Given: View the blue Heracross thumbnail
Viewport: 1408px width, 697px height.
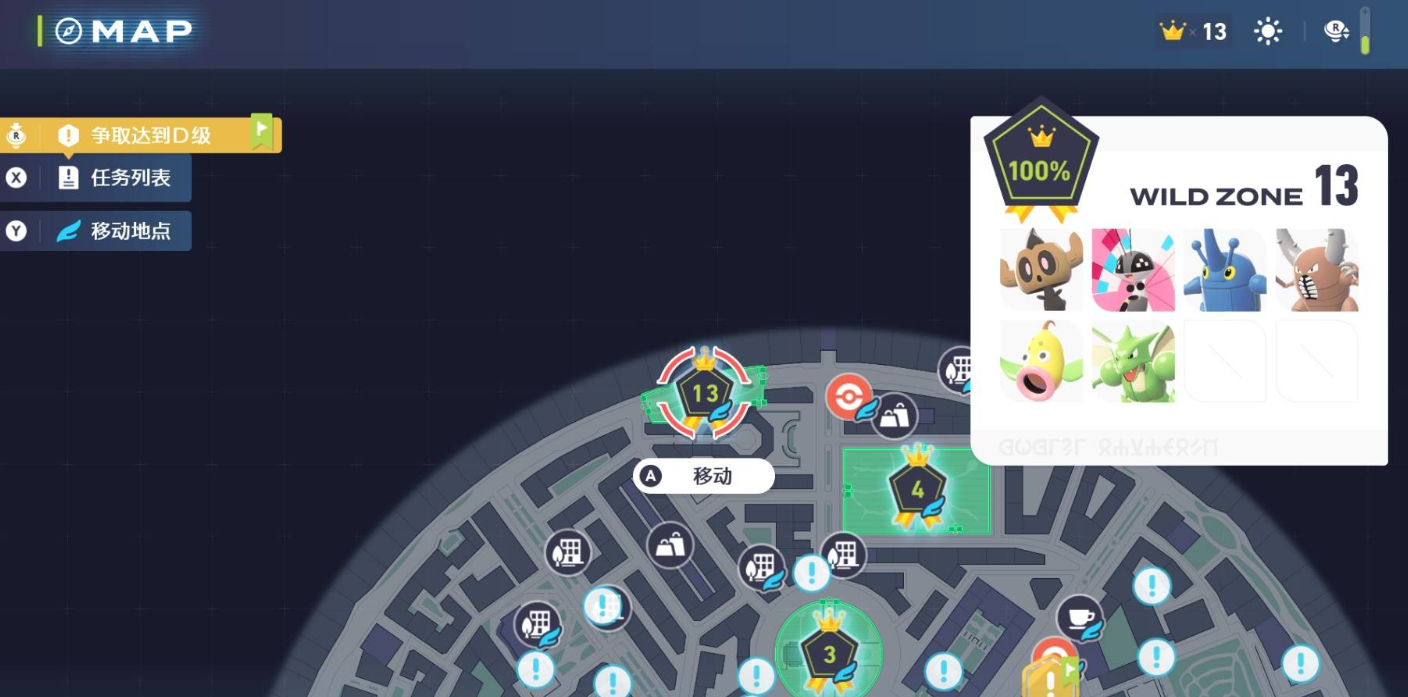Looking at the screenshot, I should coord(1225,270).
